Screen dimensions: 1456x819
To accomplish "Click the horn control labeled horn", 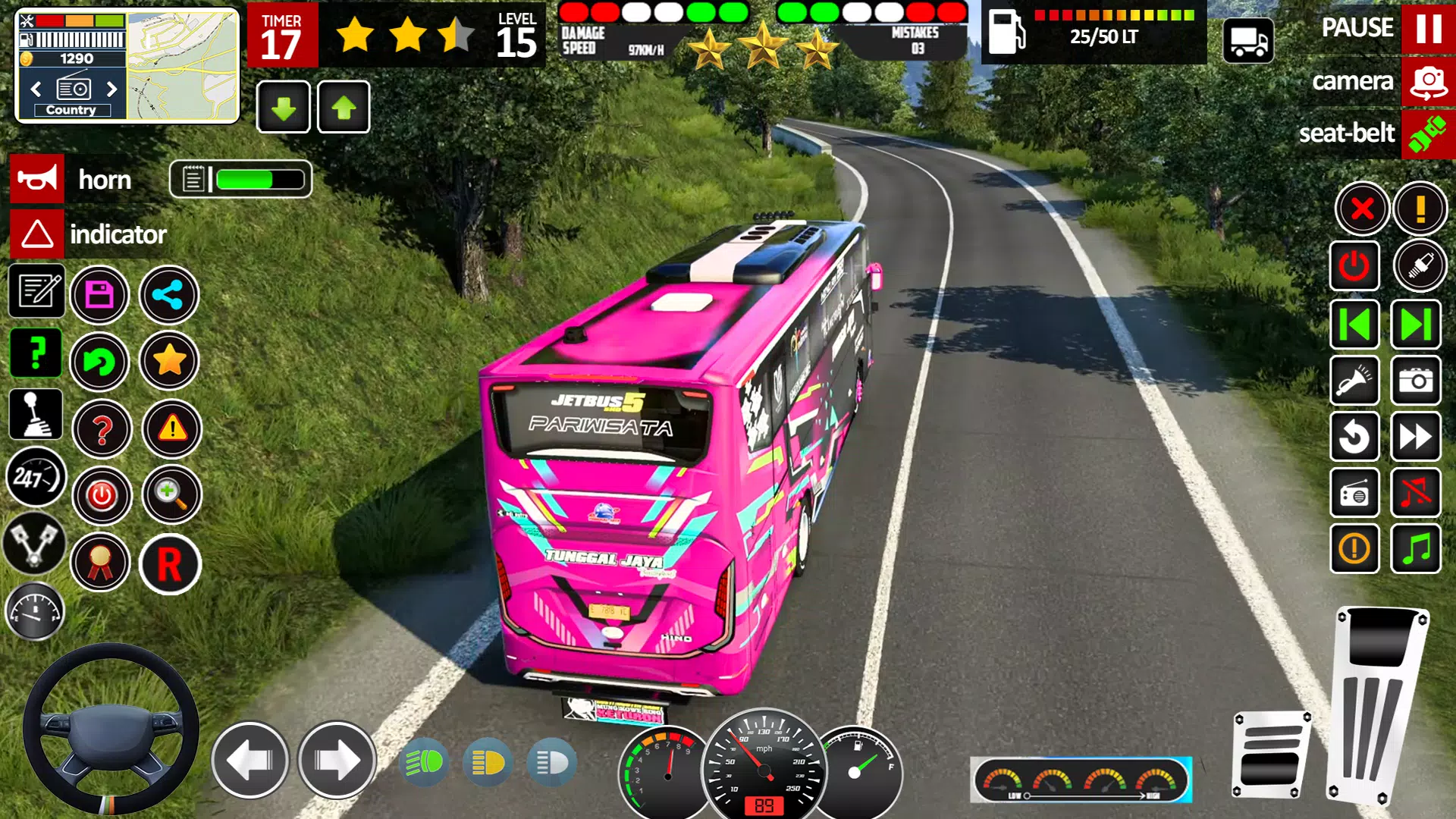I will click(36, 179).
